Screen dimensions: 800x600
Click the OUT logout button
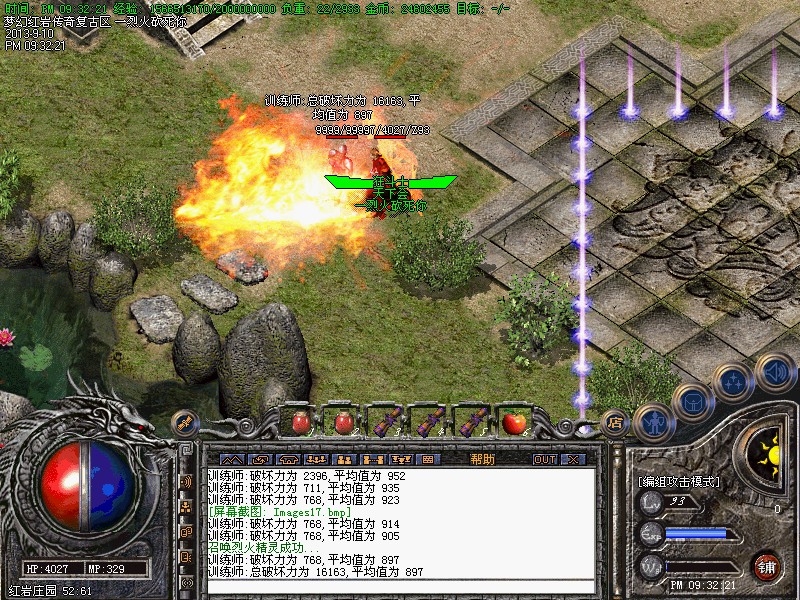pos(544,459)
